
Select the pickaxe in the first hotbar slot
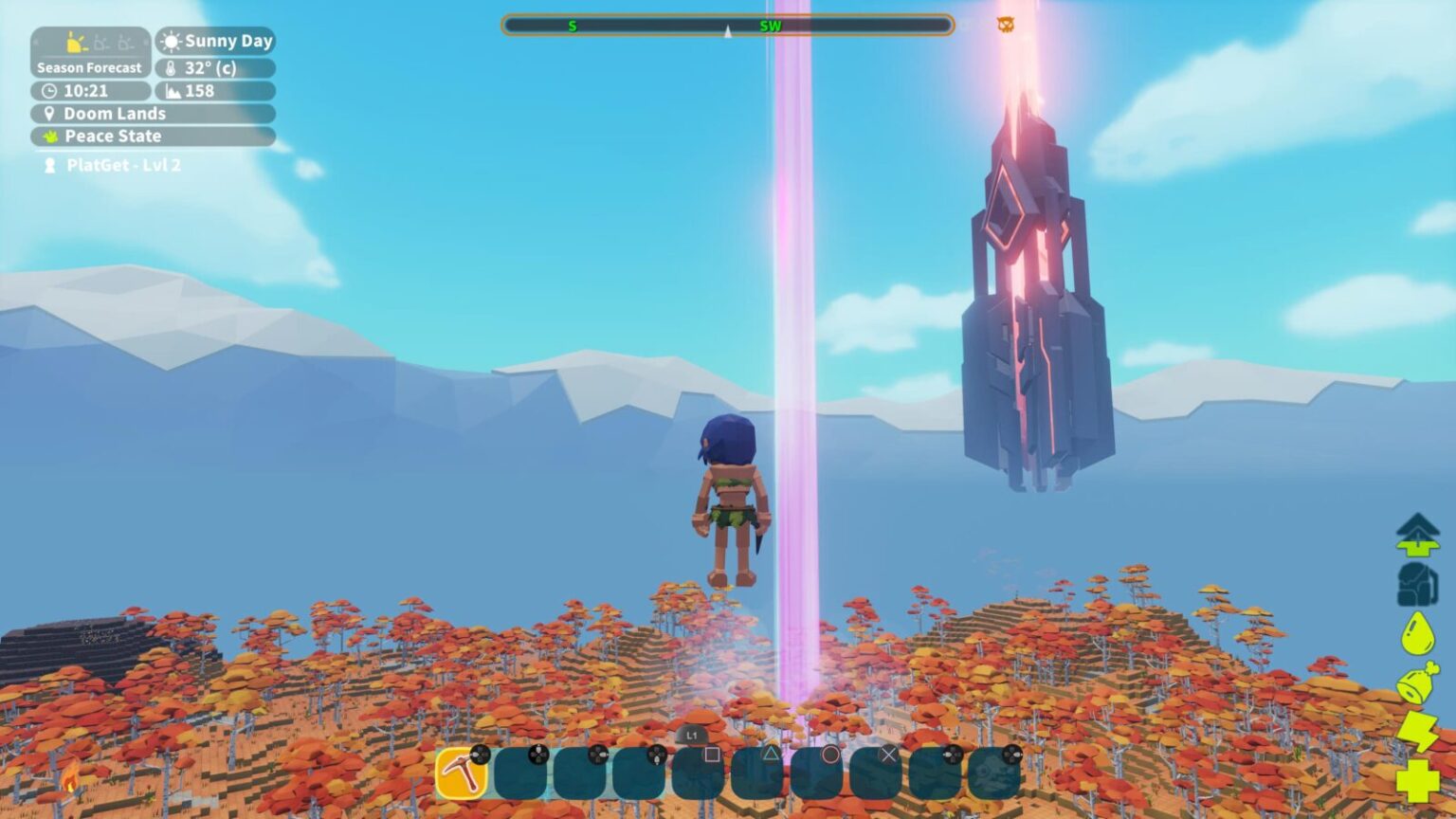coord(463,773)
